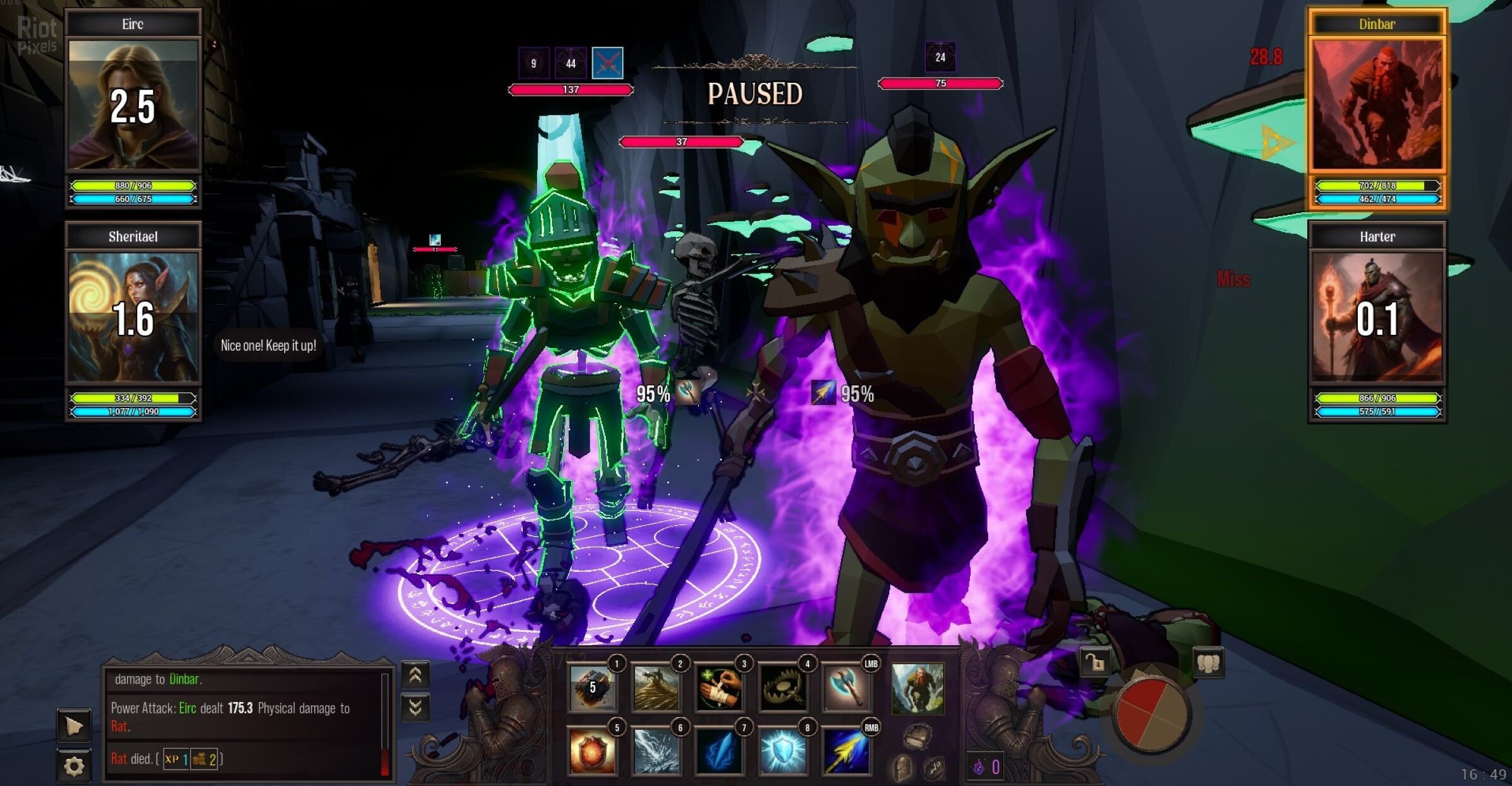The width and height of the screenshot is (1512, 786).
Task: Click the active dwarf character thumbnail by hotbar
Action: click(917, 689)
